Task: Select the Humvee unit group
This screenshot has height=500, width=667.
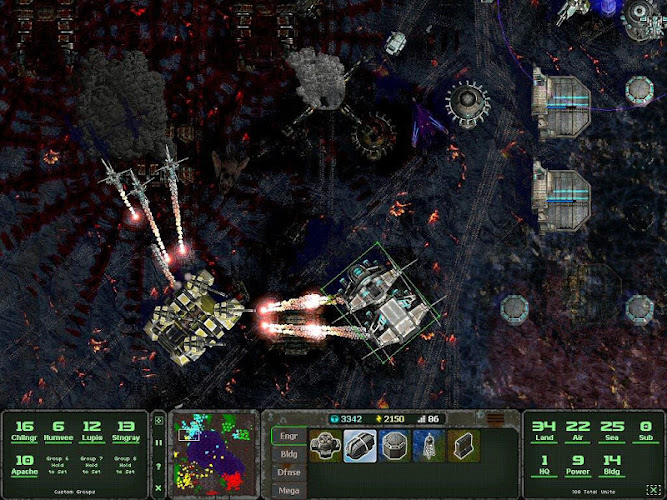Action: [58, 430]
